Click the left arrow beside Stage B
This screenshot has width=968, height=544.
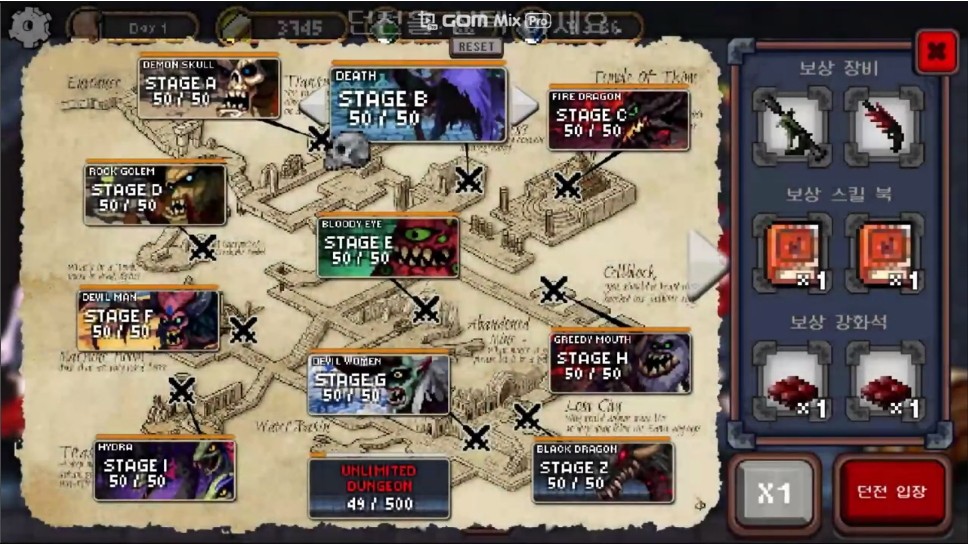[314, 103]
